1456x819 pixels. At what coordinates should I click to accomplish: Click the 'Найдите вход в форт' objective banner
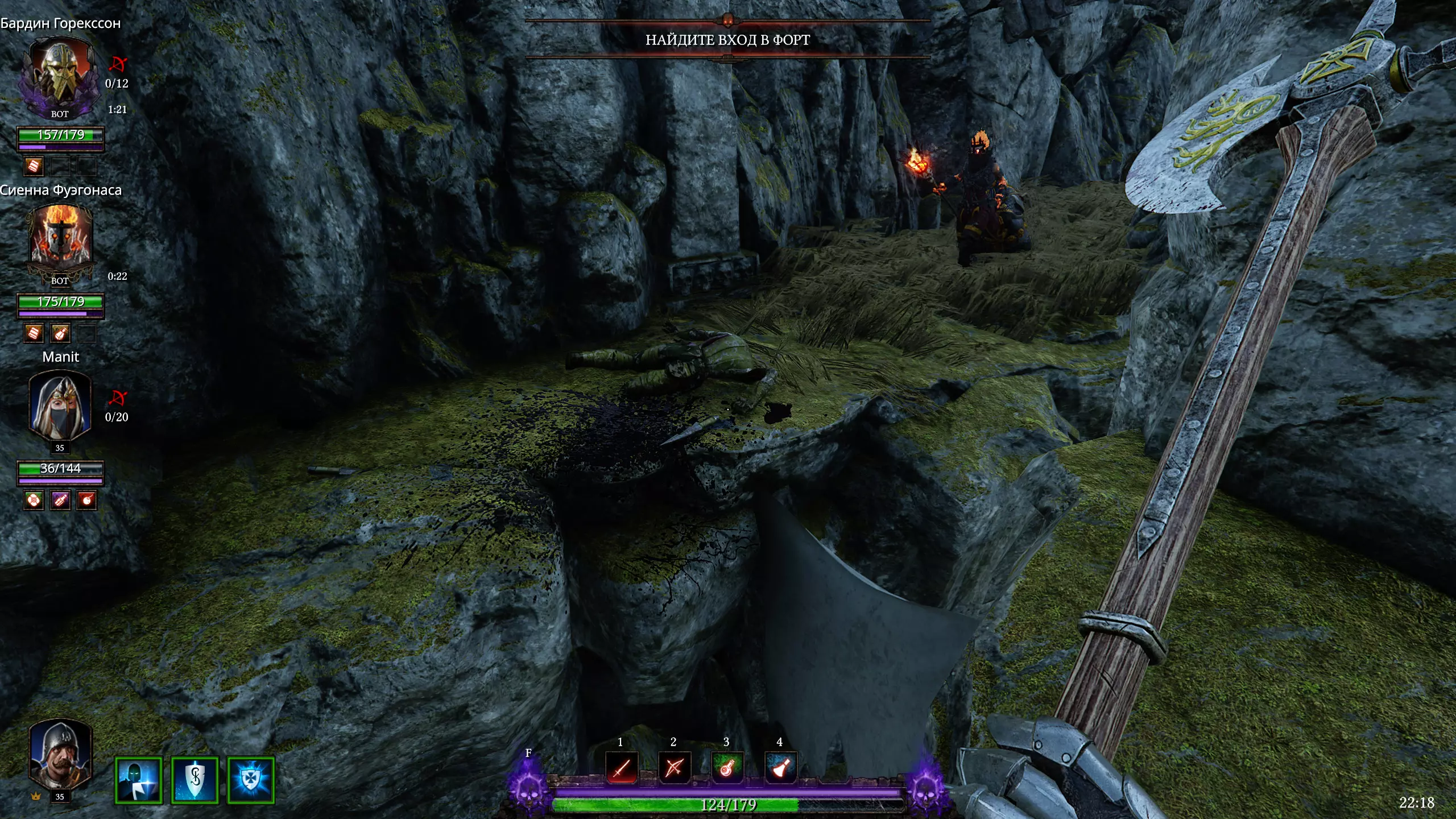click(727, 40)
